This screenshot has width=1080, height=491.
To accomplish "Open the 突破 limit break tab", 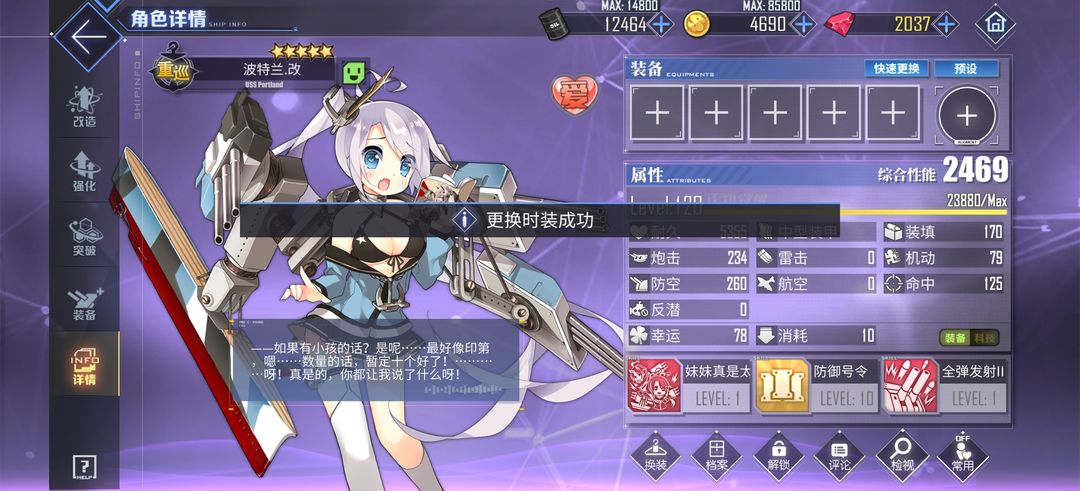I will (x=84, y=236).
